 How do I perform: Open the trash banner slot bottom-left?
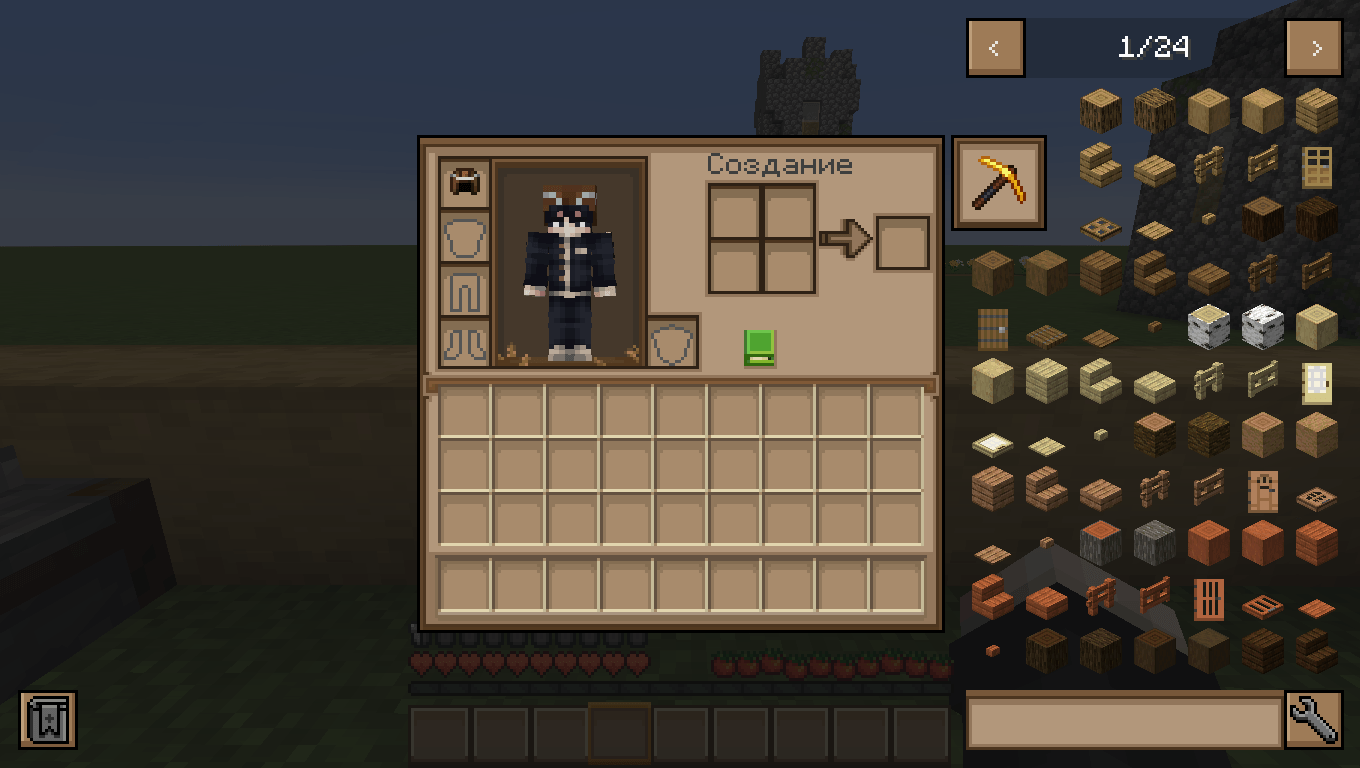coord(47,720)
